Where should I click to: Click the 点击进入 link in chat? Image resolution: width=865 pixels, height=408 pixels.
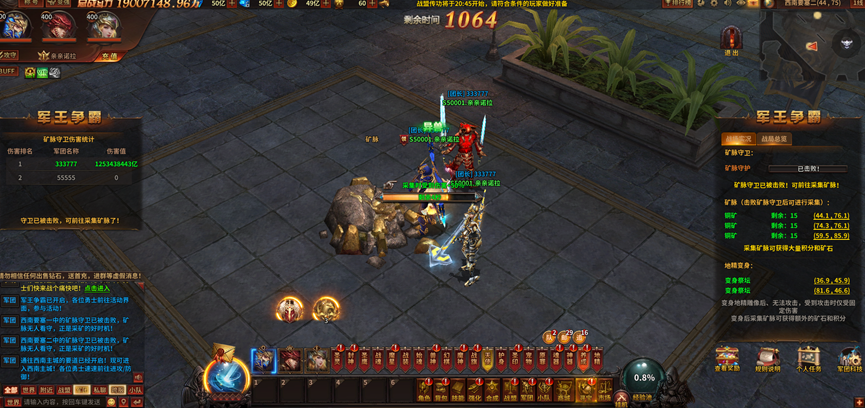pyautogui.click(x=97, y=289)
